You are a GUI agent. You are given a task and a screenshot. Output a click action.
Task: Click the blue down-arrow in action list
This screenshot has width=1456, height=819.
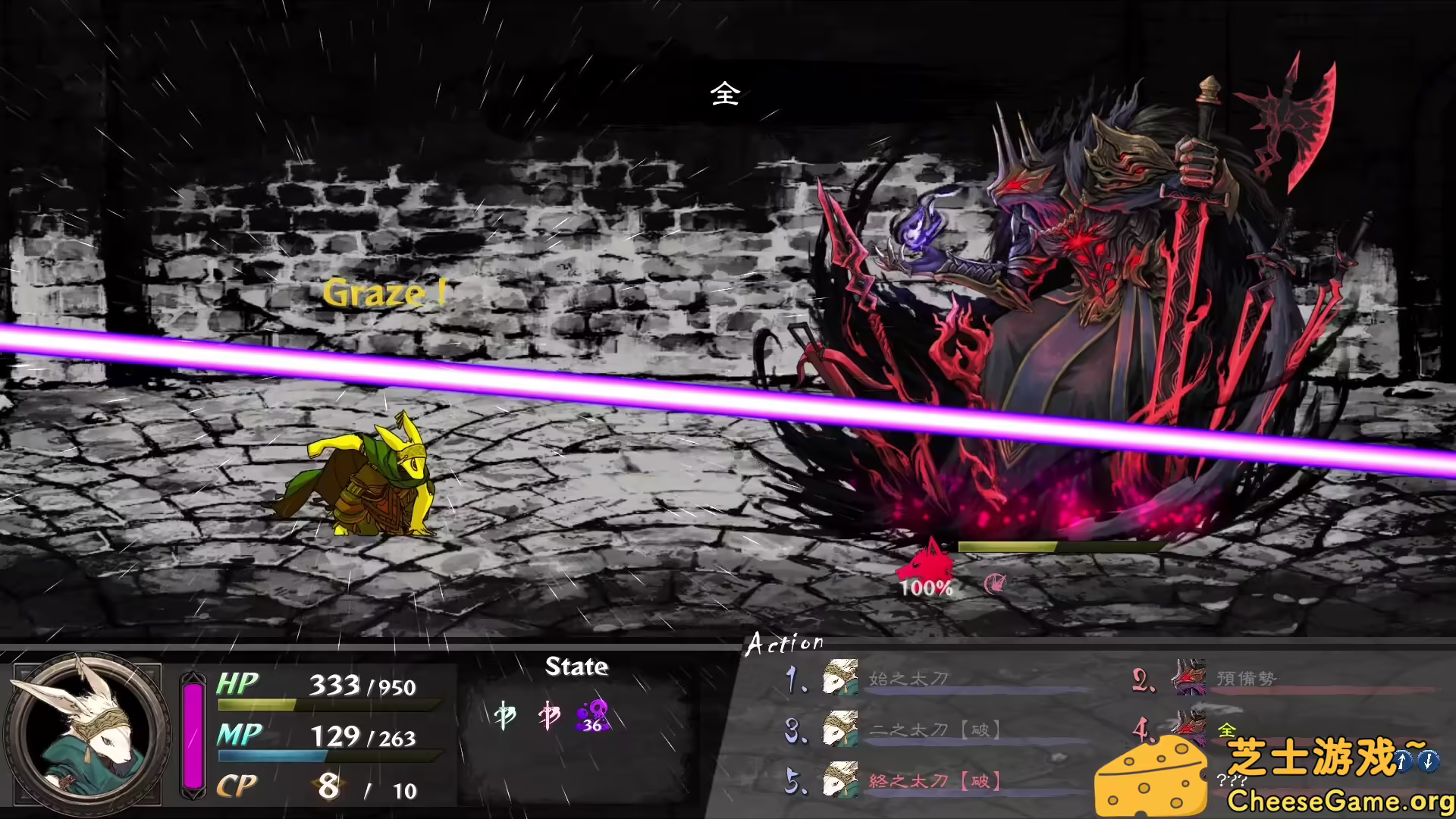click(x=1429, y=760)
